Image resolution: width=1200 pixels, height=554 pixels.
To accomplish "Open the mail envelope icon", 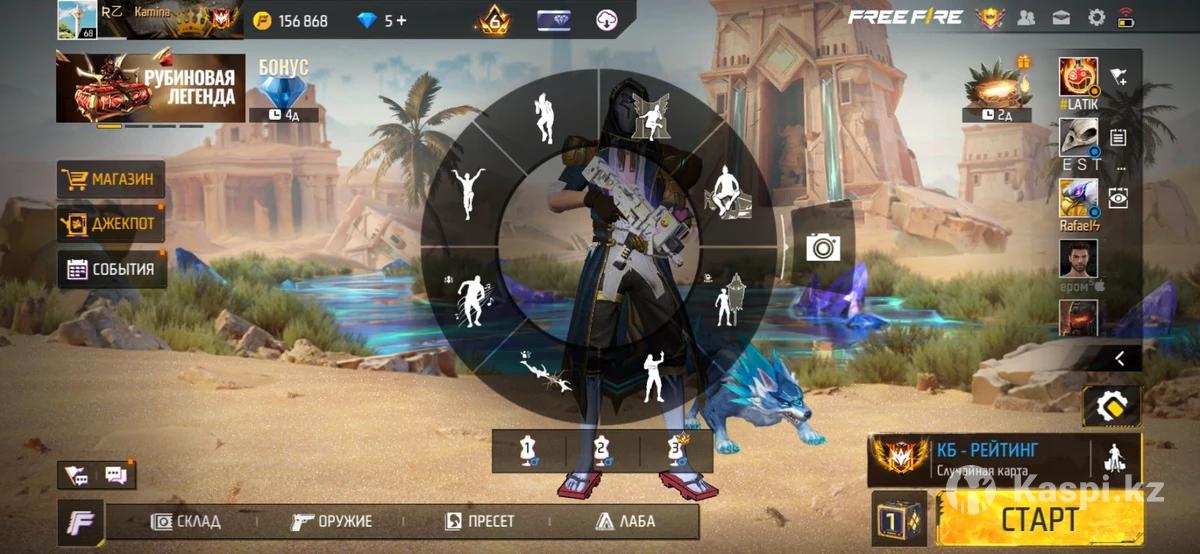I will 1060,17.
